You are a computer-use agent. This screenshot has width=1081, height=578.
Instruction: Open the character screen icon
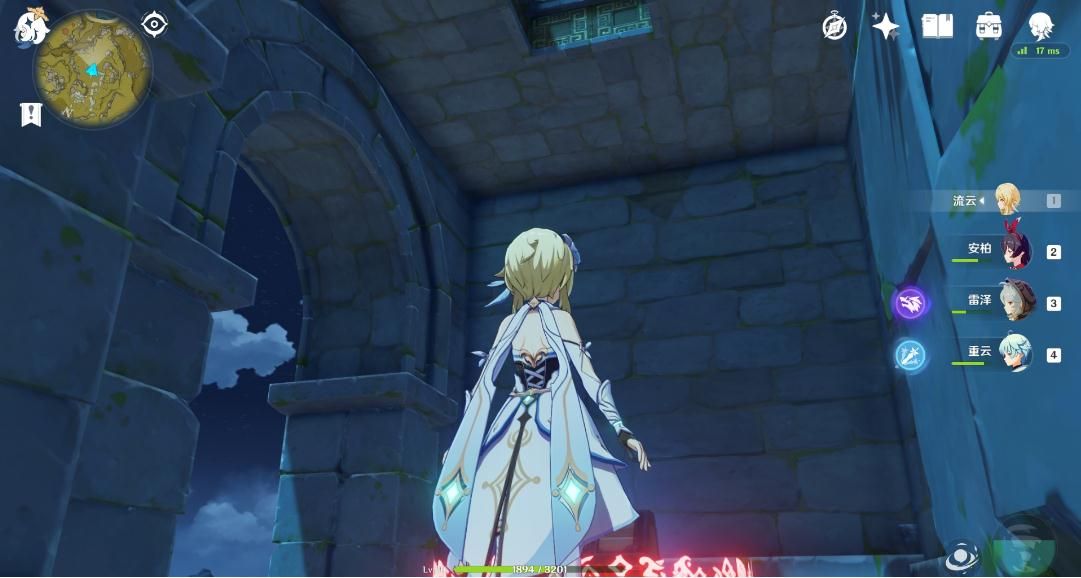coord(1041,26)
